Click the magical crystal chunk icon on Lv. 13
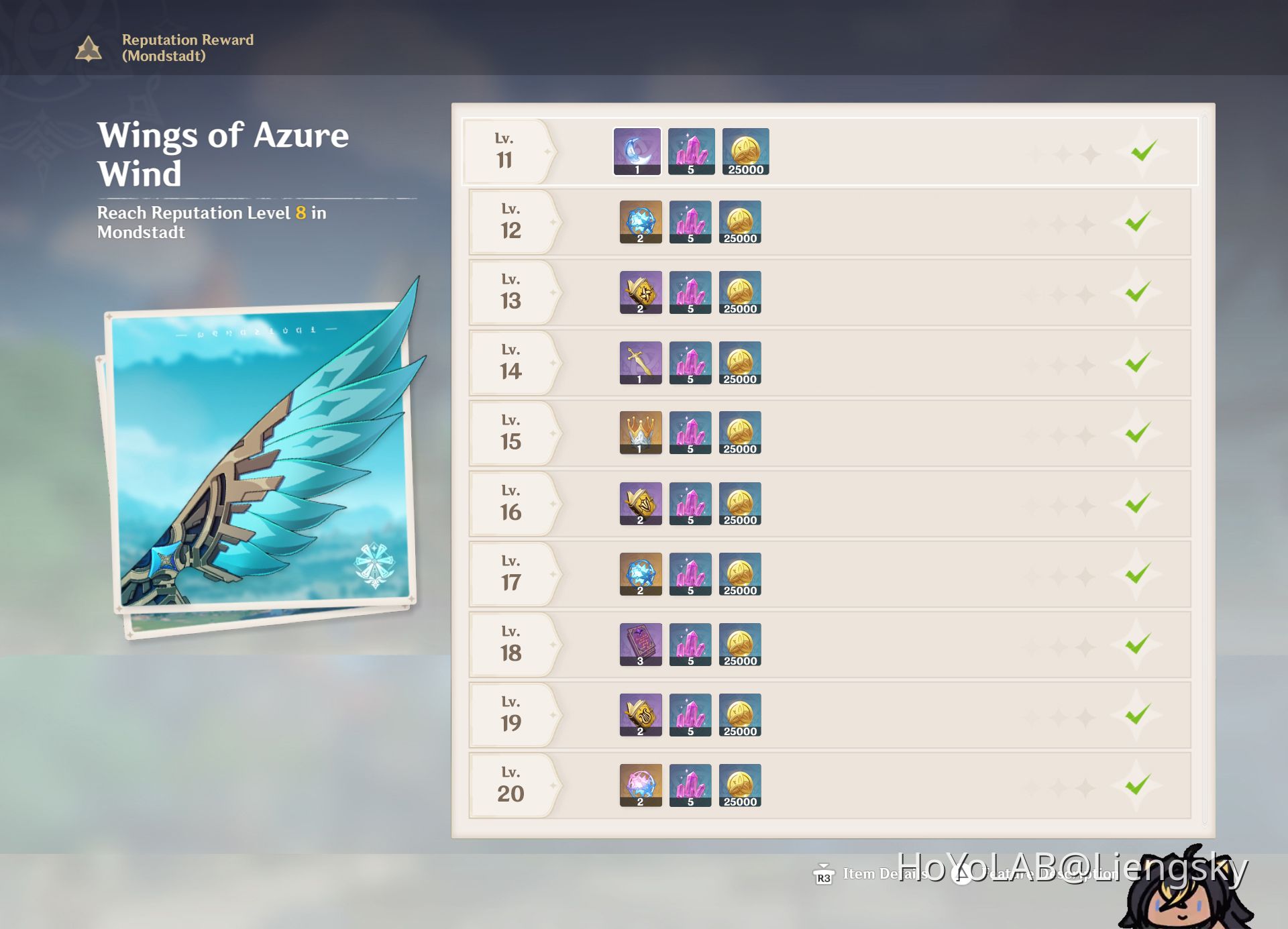This screenshot has width=1288, height=929. 690,292
